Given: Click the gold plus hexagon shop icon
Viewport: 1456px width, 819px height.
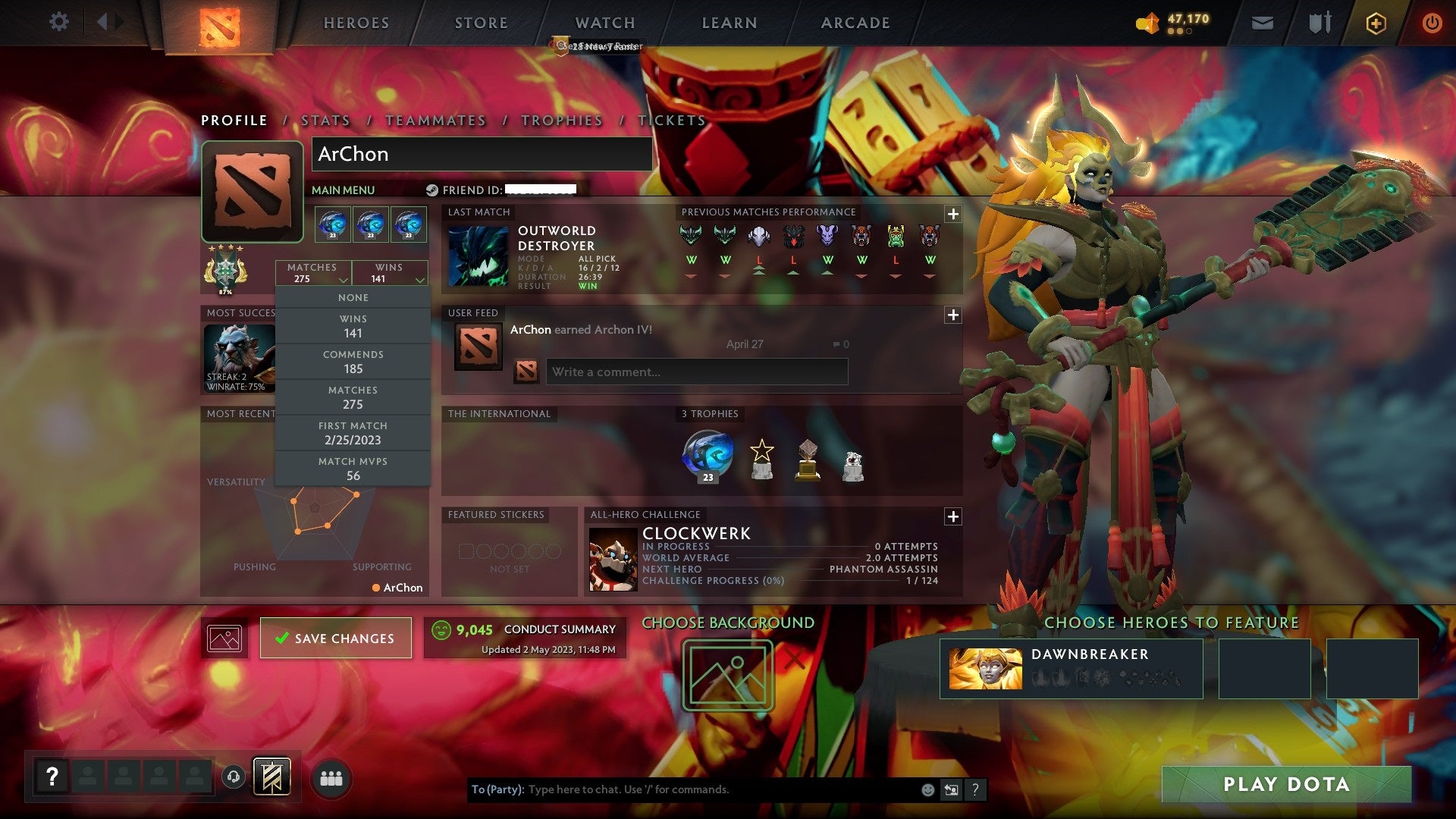Looking at the screenshot, I should click(x=1376, y=23).
